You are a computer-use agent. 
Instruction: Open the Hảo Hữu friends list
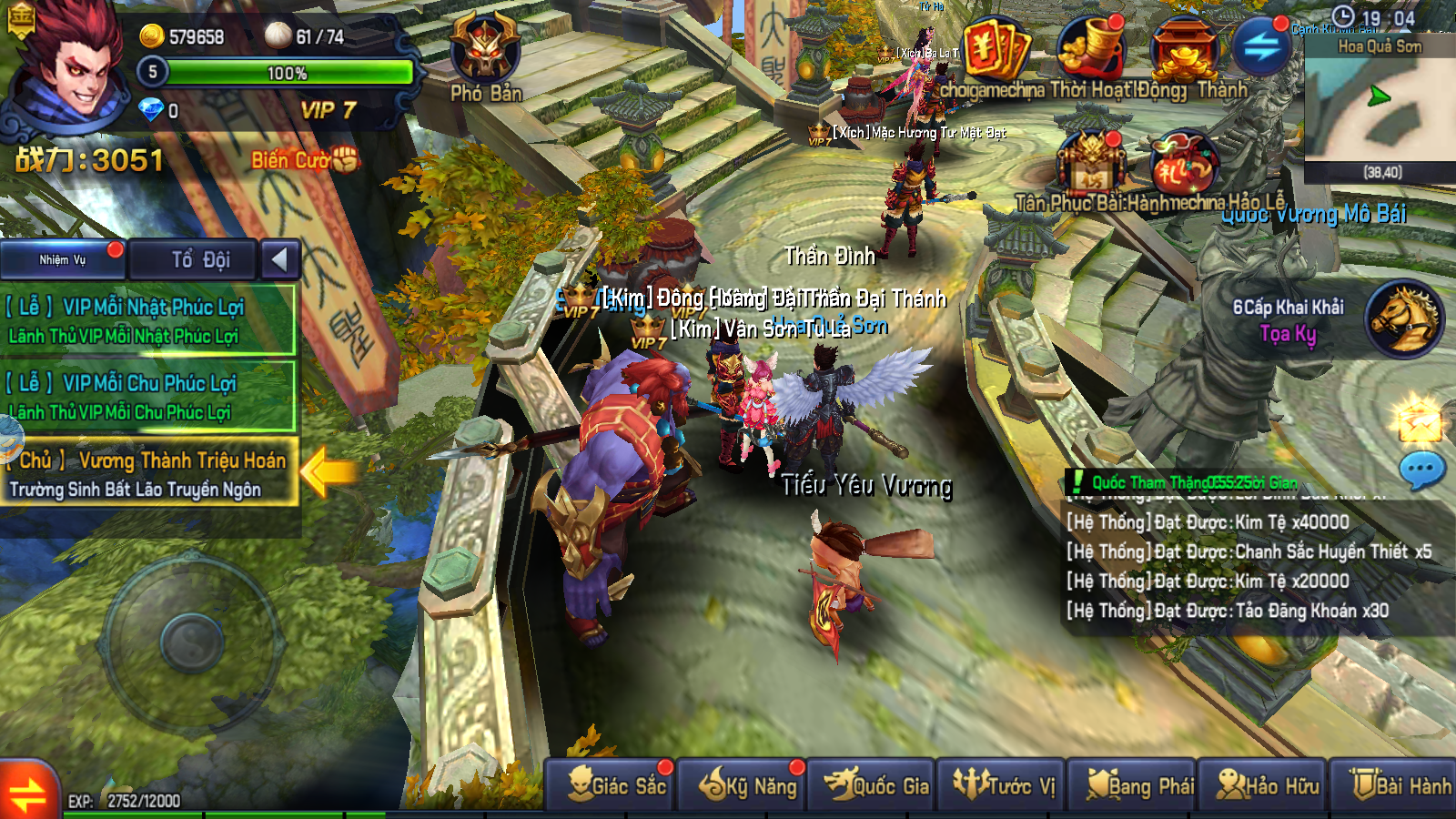[1263, 784]
